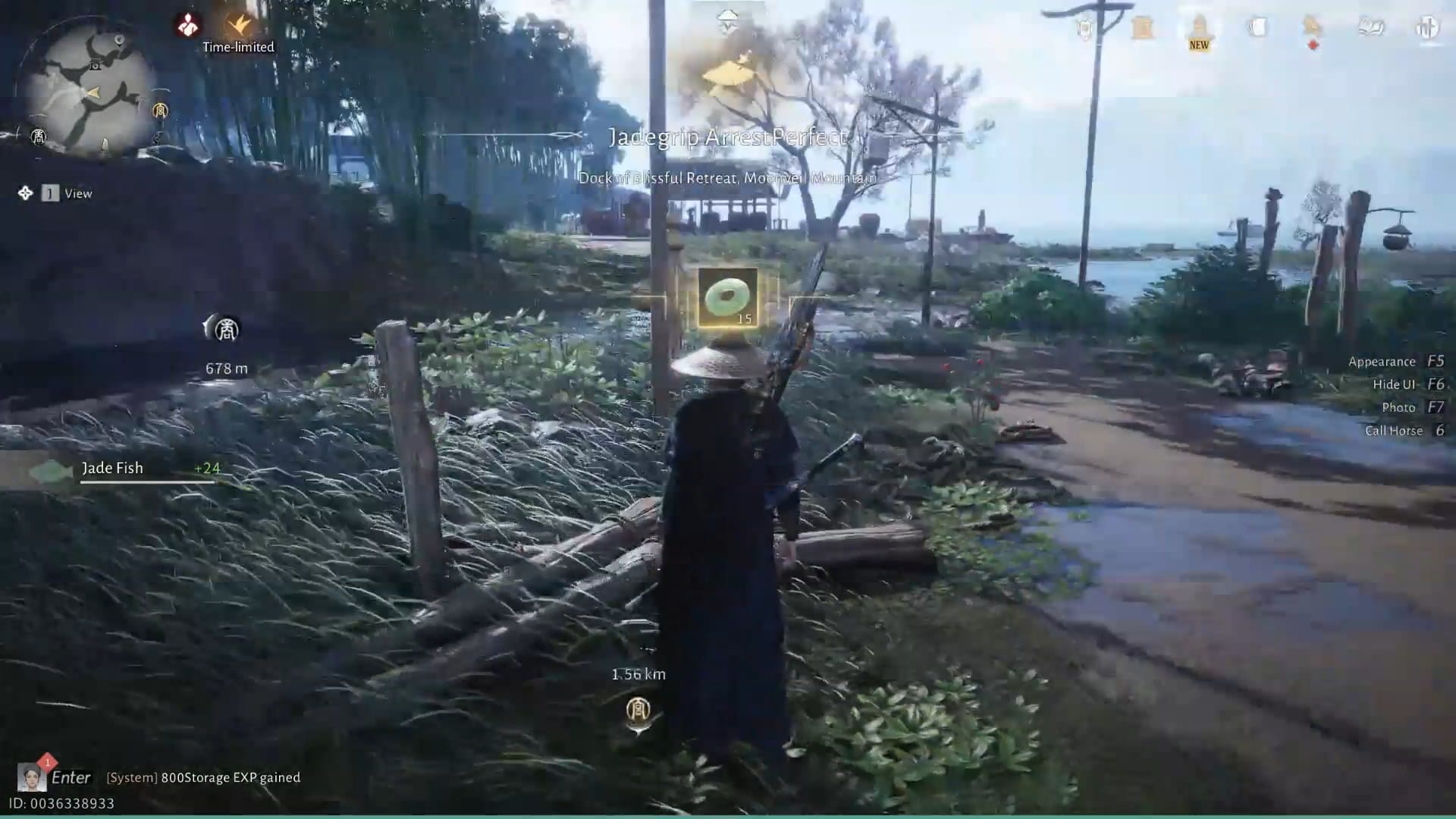
Task: Expand the 1.56 km waypoint marker details
Action: point(637,673)
